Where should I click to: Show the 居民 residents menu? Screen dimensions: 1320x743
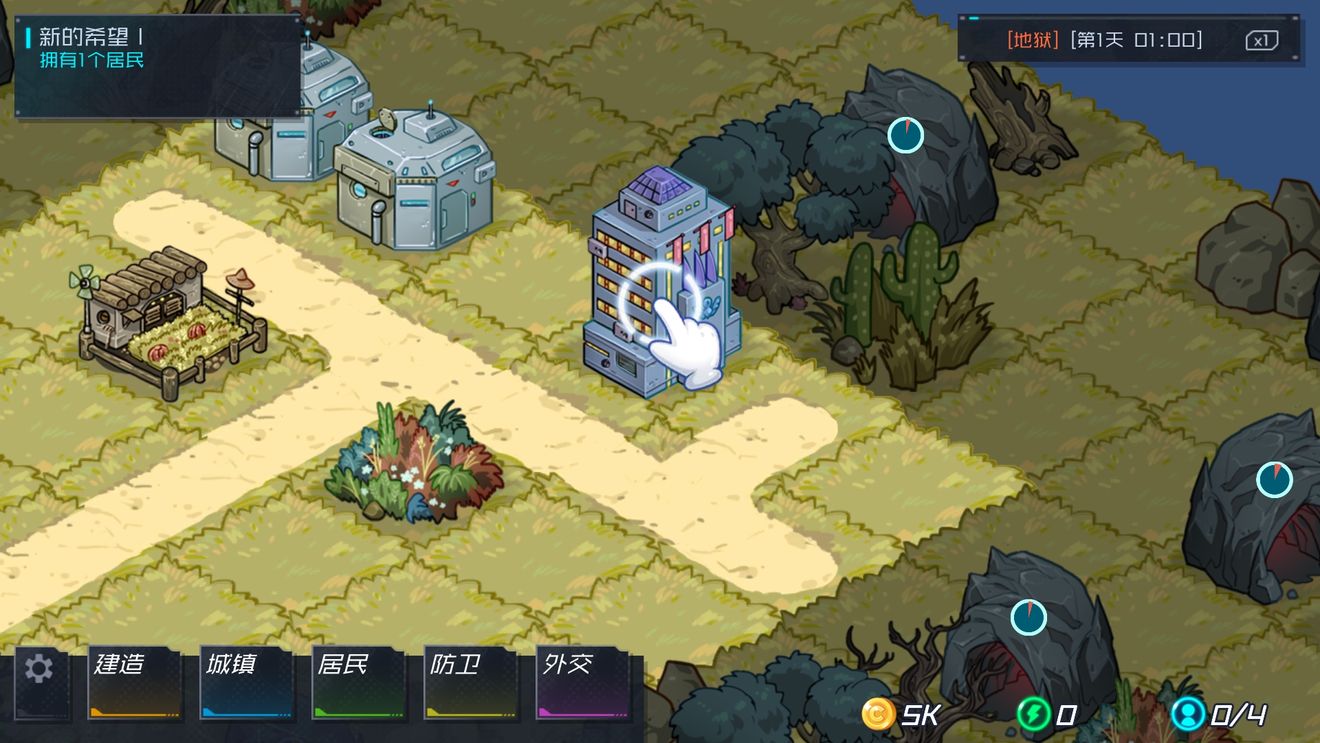pyautogui.click(x=359, y=683)
